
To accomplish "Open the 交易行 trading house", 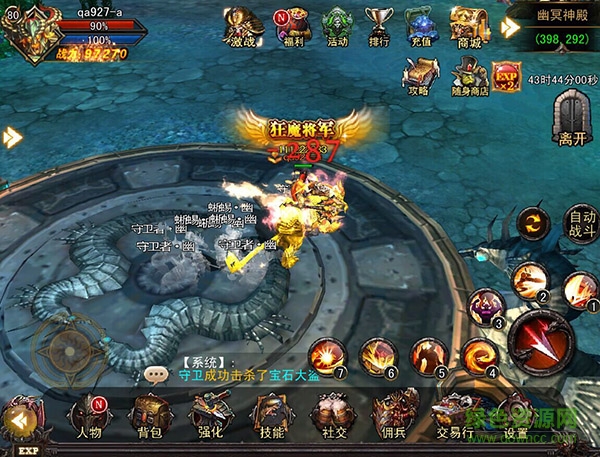I will (452, 415).
